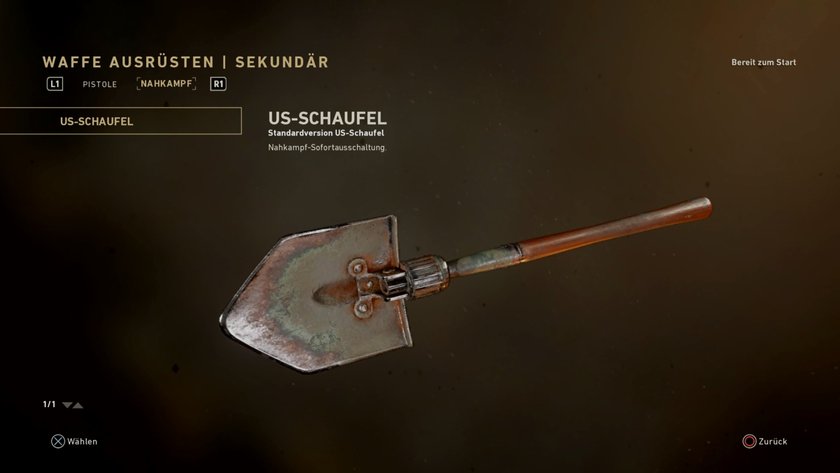Select the Nahkampf category tab
The image size is (840, 473).
tap(166, 84)
